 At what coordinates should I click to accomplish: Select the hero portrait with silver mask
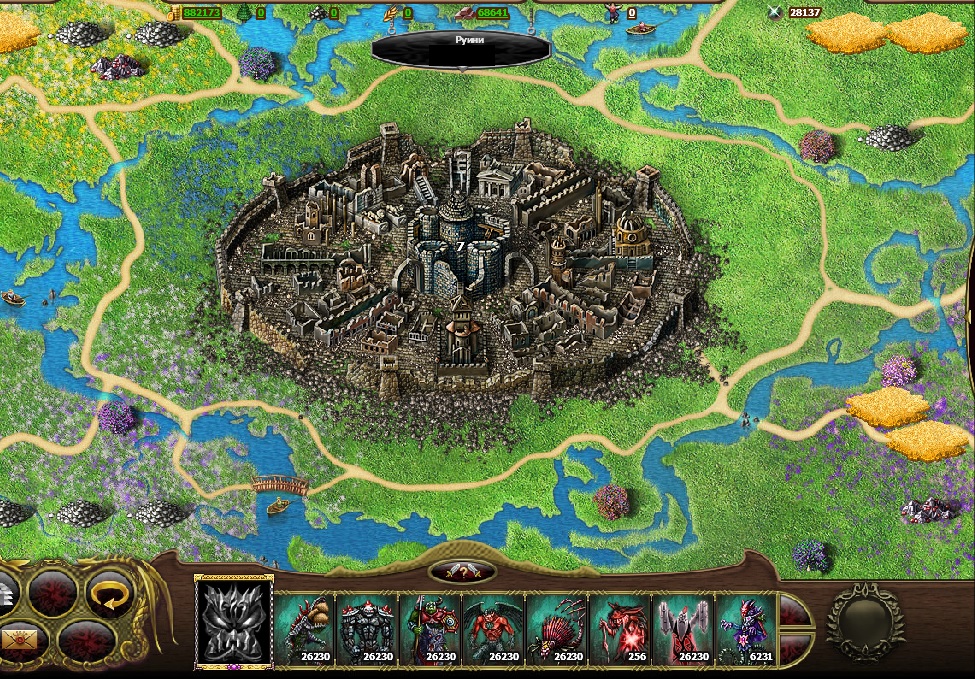click(233, 622)
